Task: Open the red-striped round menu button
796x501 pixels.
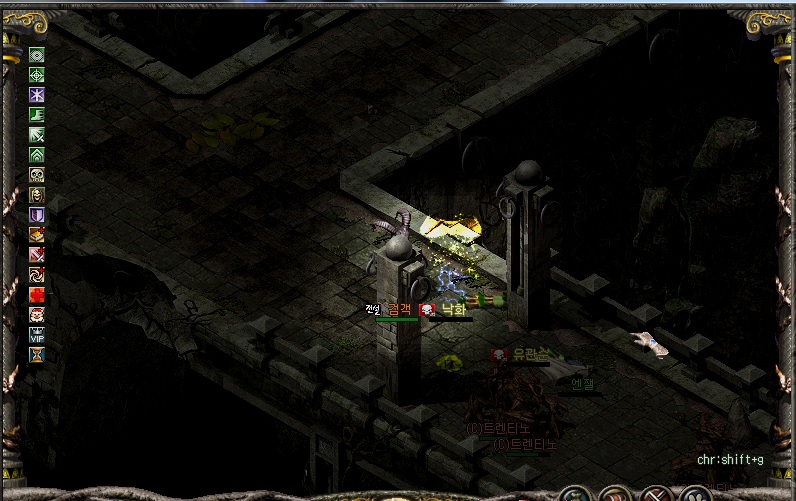Action: (617, 494)
